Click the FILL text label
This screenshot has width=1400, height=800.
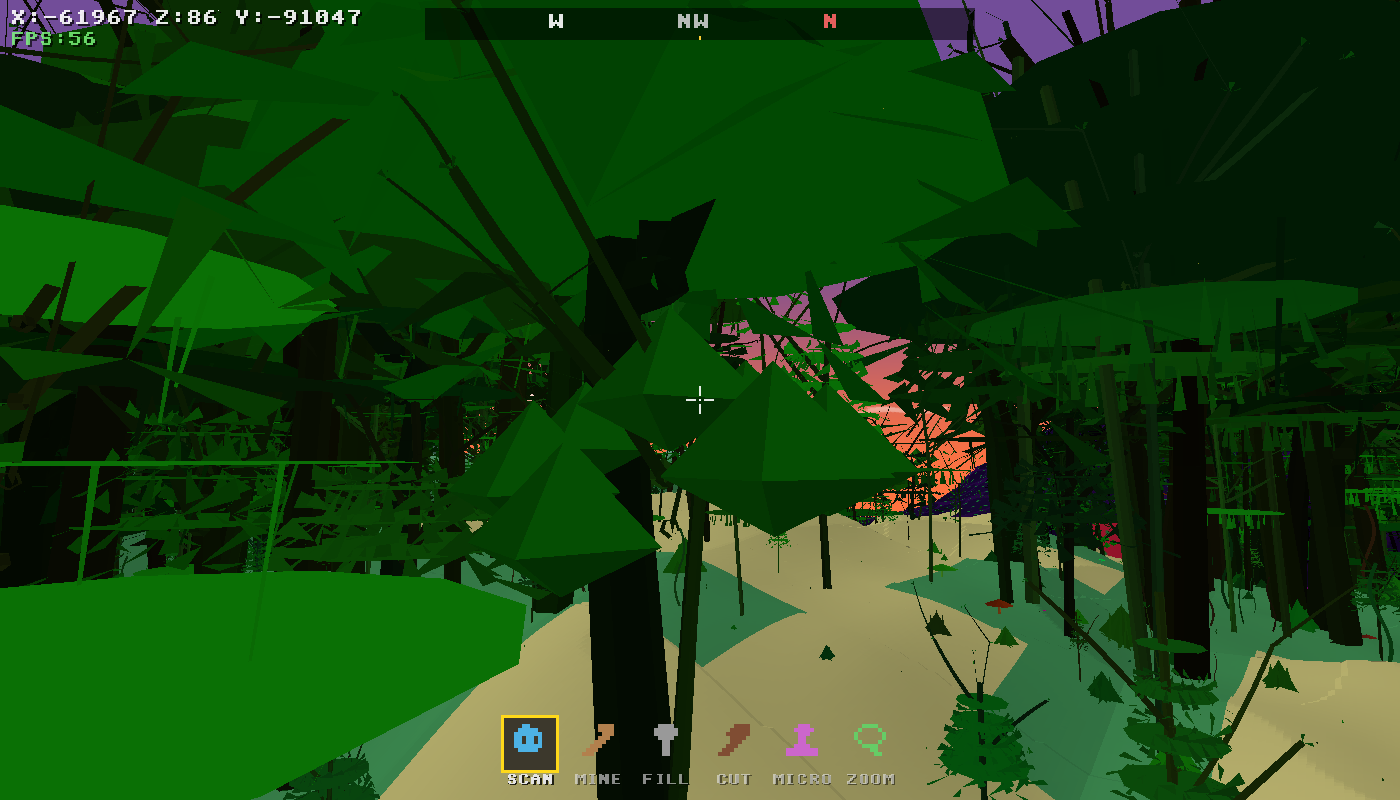click(x=666, y=777)
